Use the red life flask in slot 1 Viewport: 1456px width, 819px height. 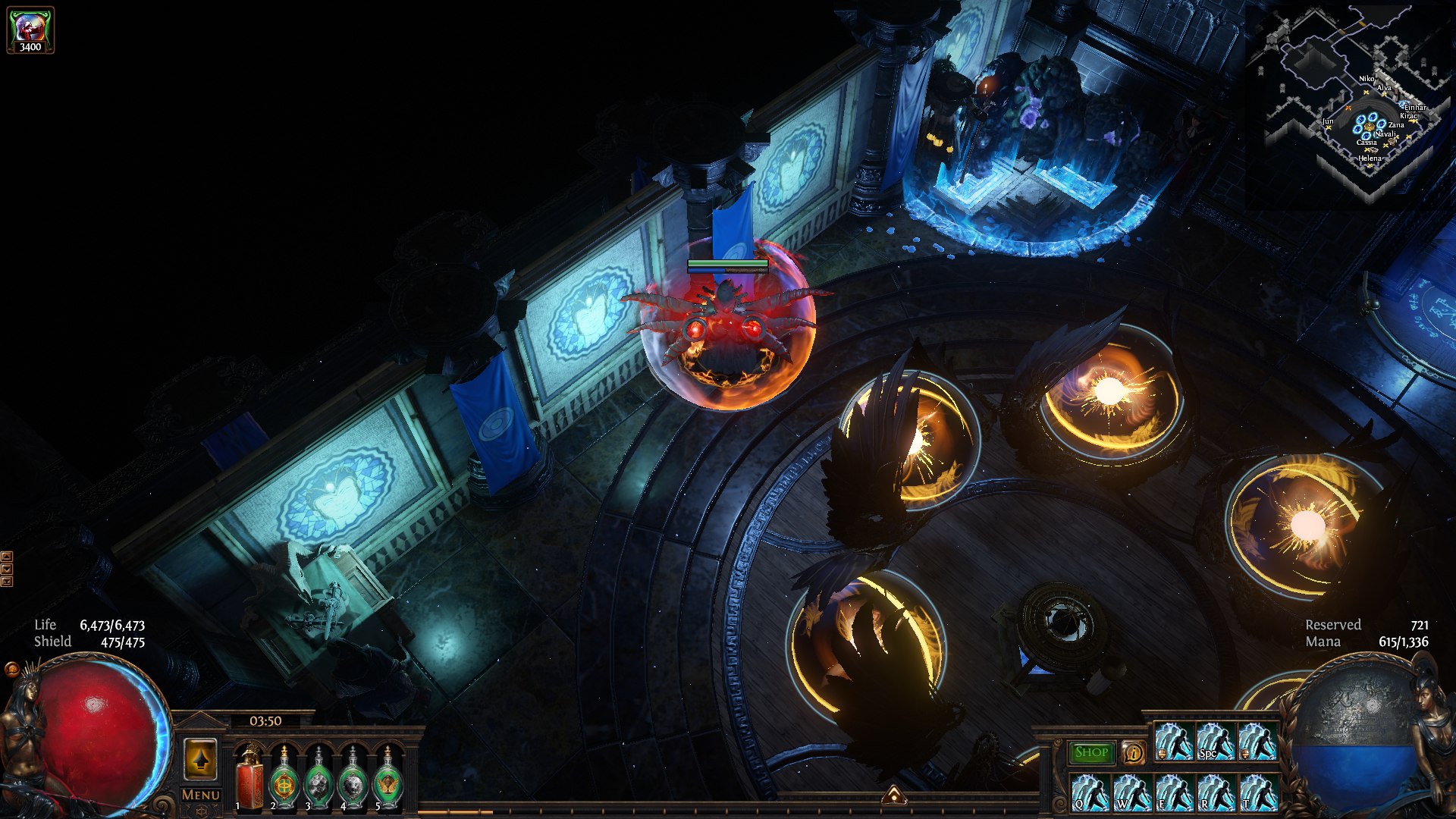point(249,779)
